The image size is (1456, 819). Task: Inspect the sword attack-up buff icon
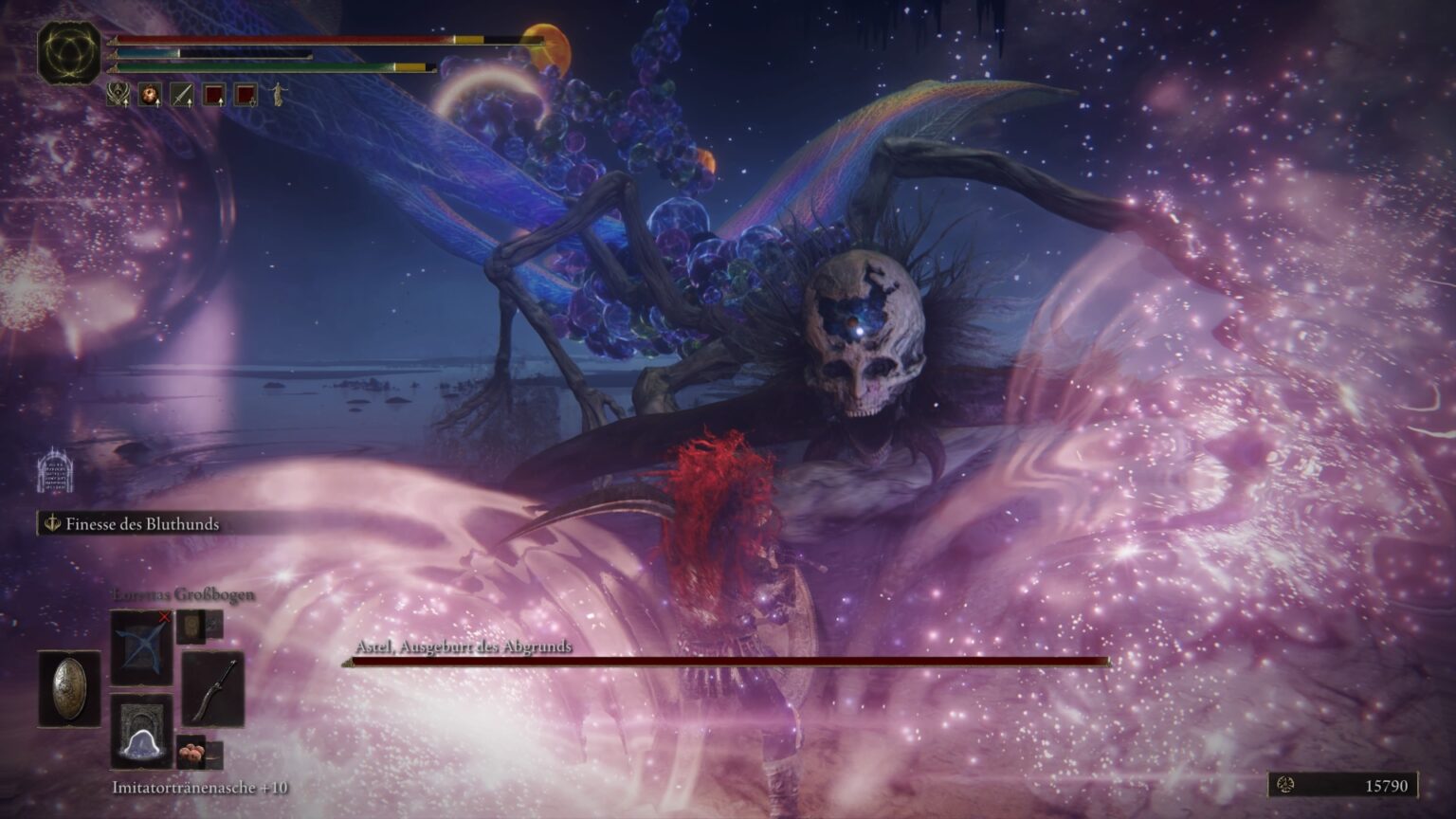coord(182,95)
